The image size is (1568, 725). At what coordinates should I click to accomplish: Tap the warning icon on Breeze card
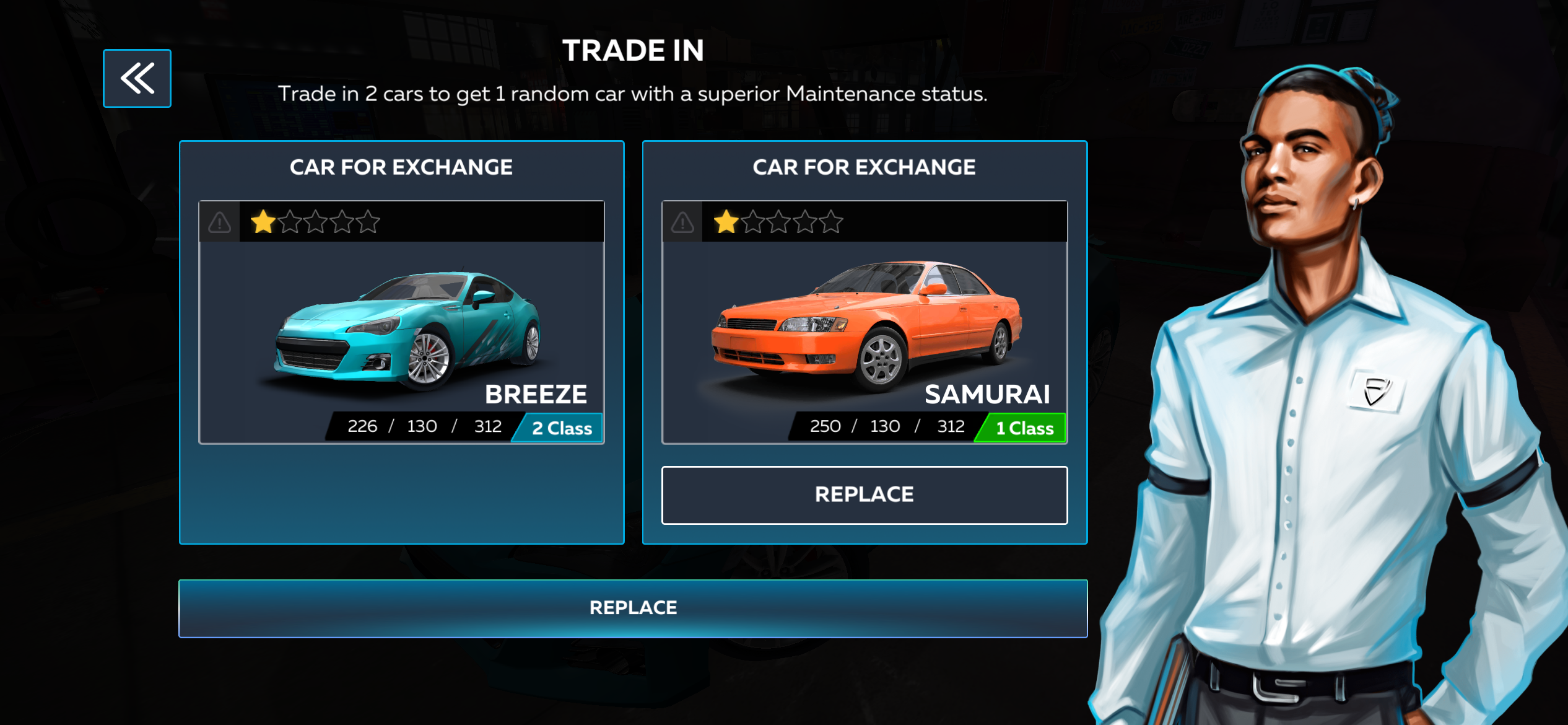coord(220,222)
